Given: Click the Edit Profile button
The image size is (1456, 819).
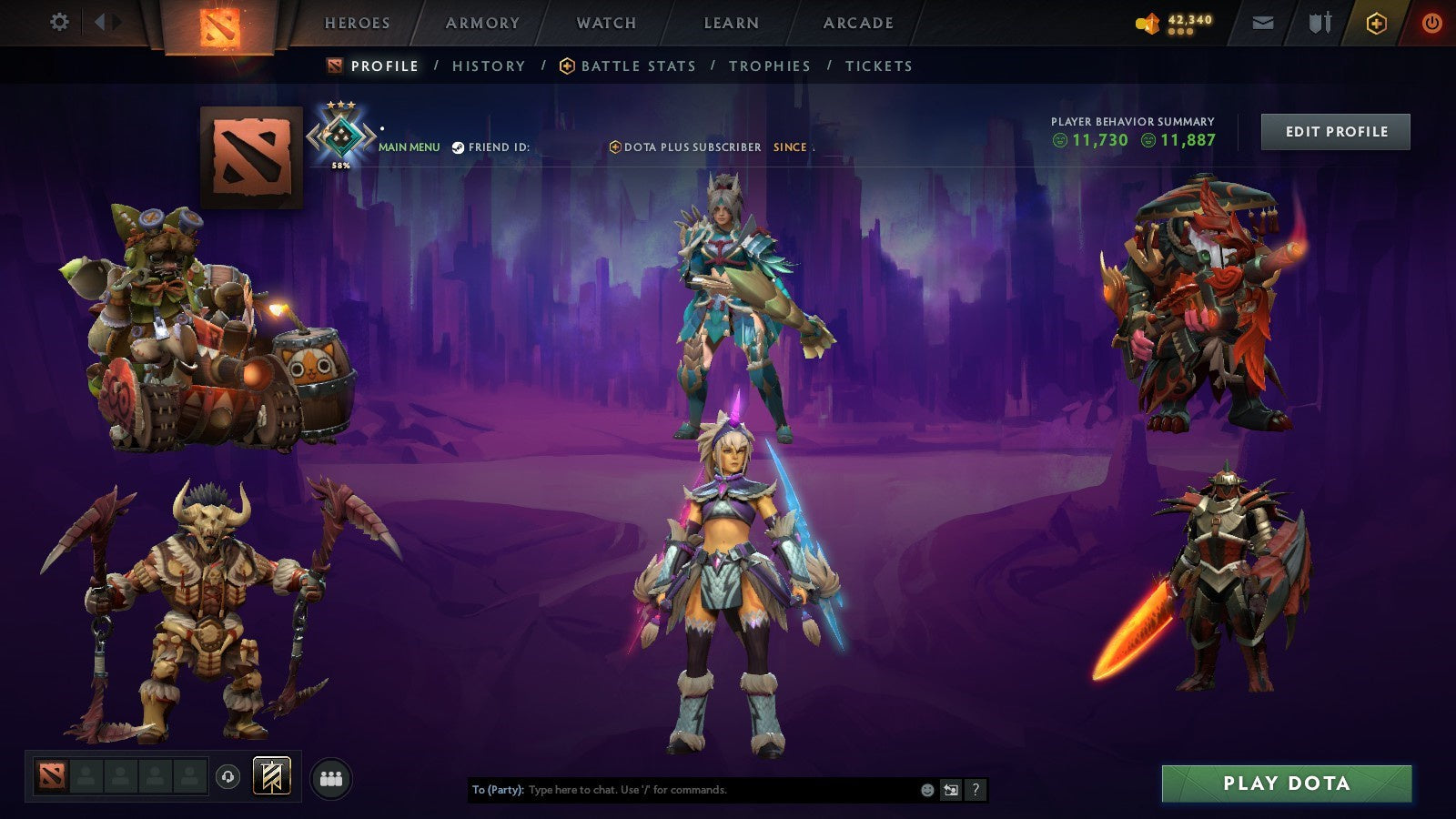Looking at the screenshot, I should tap(1334, 131).
